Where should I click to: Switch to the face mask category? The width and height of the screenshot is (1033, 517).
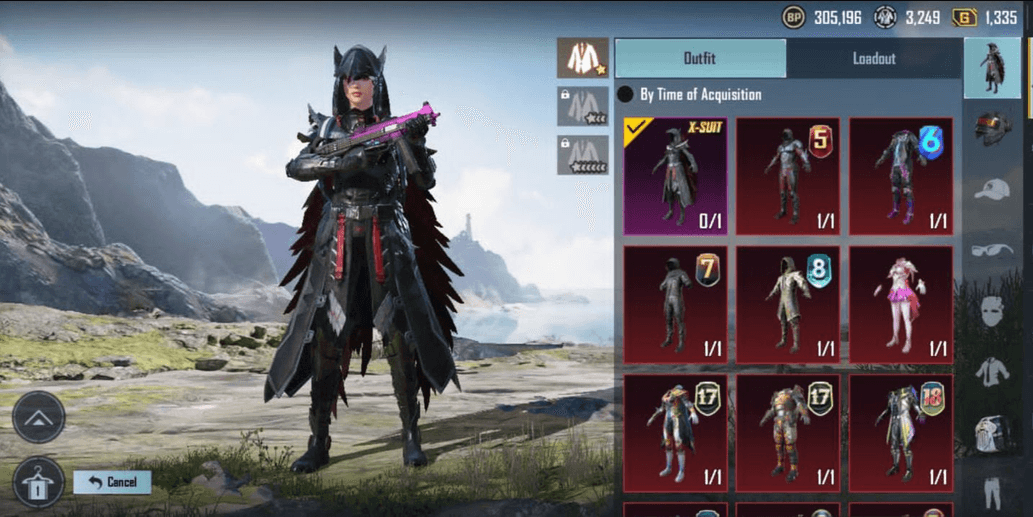tap(992, 311)
